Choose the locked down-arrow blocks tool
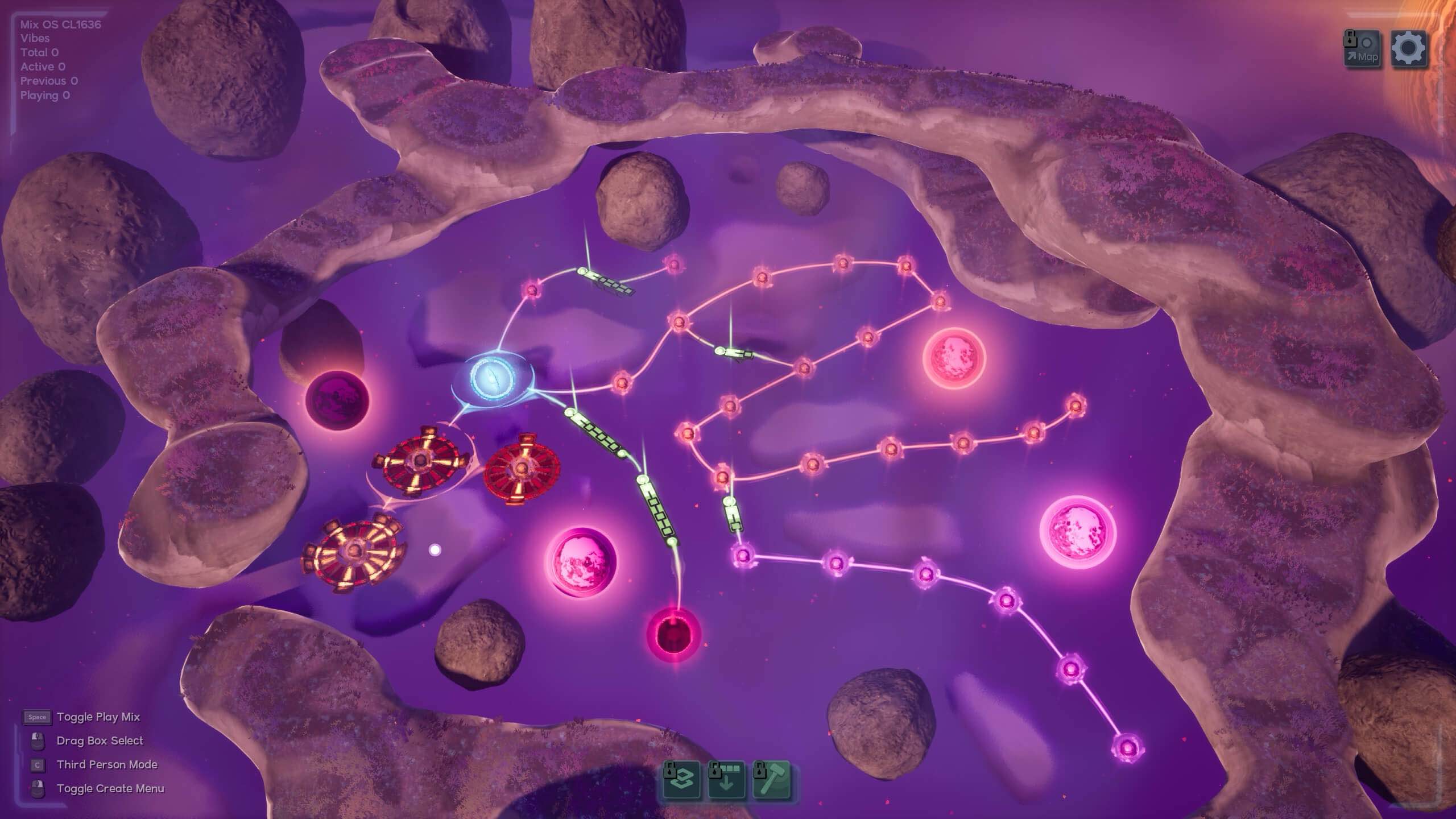 coord(726,781)
